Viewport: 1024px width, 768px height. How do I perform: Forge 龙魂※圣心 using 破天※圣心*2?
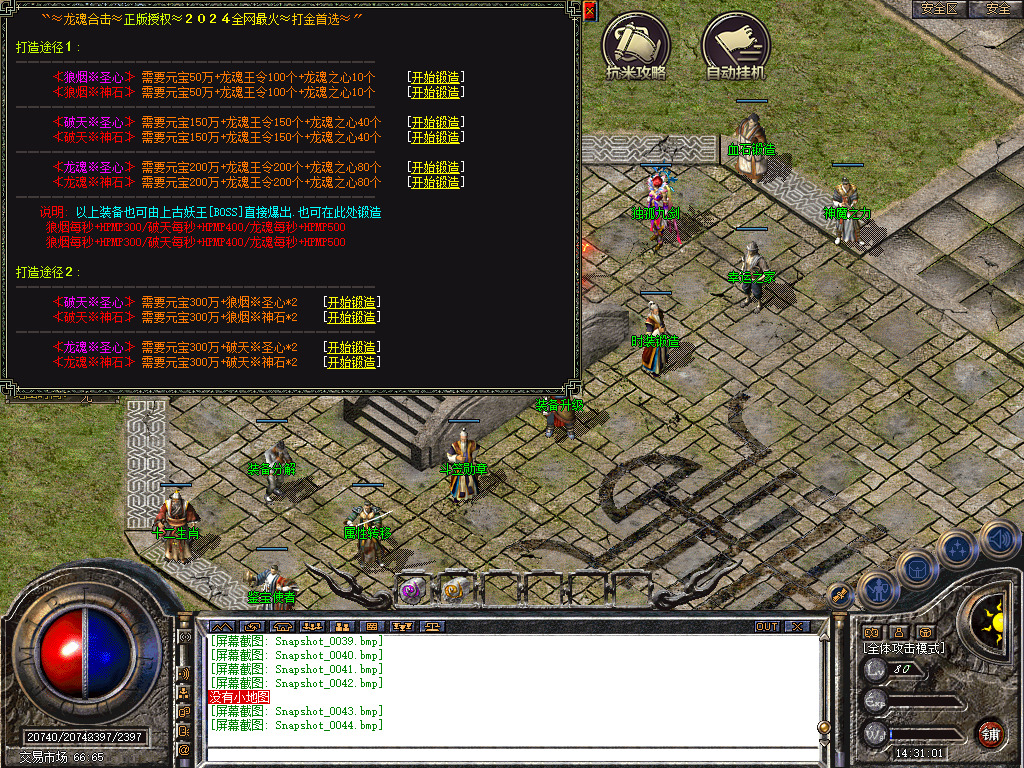coord(351,348)
